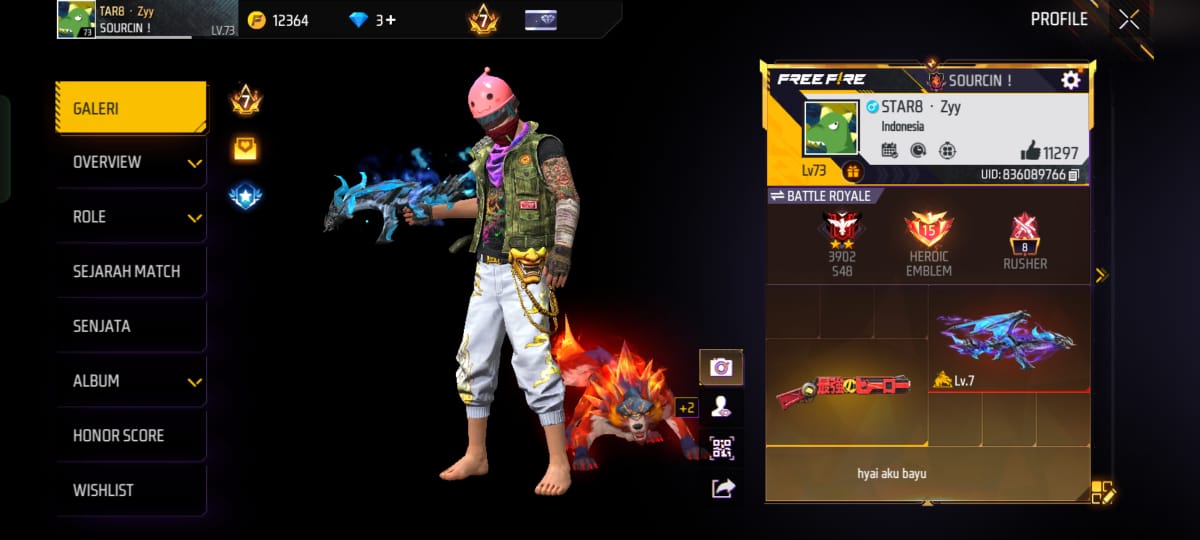This screenshot has height=540, width=1200.
Task: Open Sejarah Match history
Action: point(131,271)
